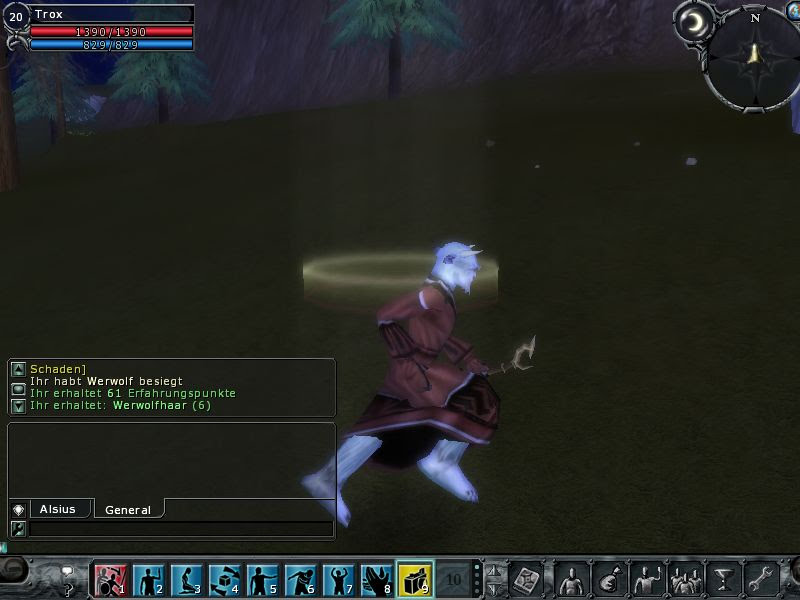Click the chat text input field

pos(180,528)
